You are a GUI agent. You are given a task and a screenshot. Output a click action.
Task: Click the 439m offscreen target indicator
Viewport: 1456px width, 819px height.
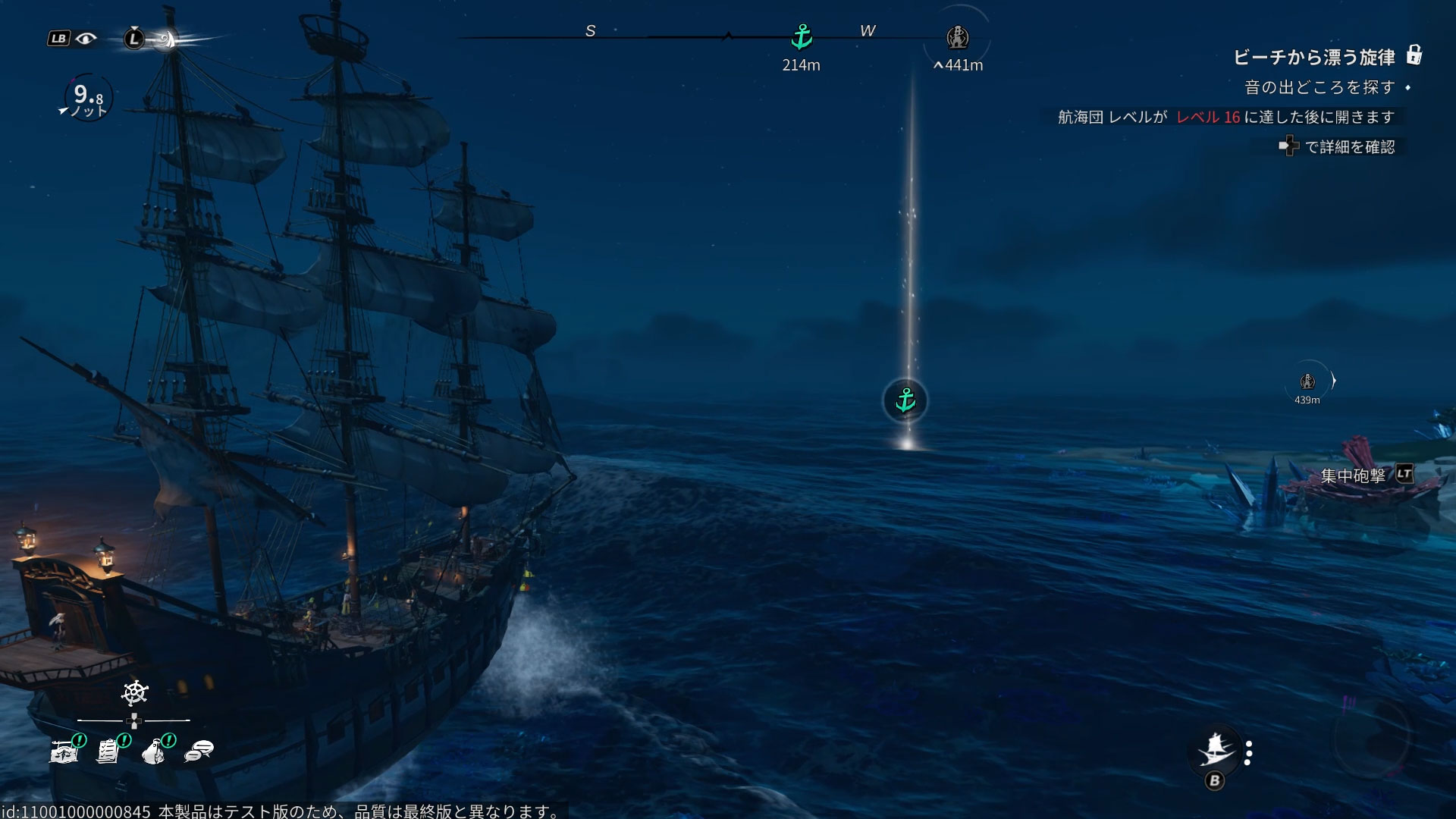coord(1307,381)
